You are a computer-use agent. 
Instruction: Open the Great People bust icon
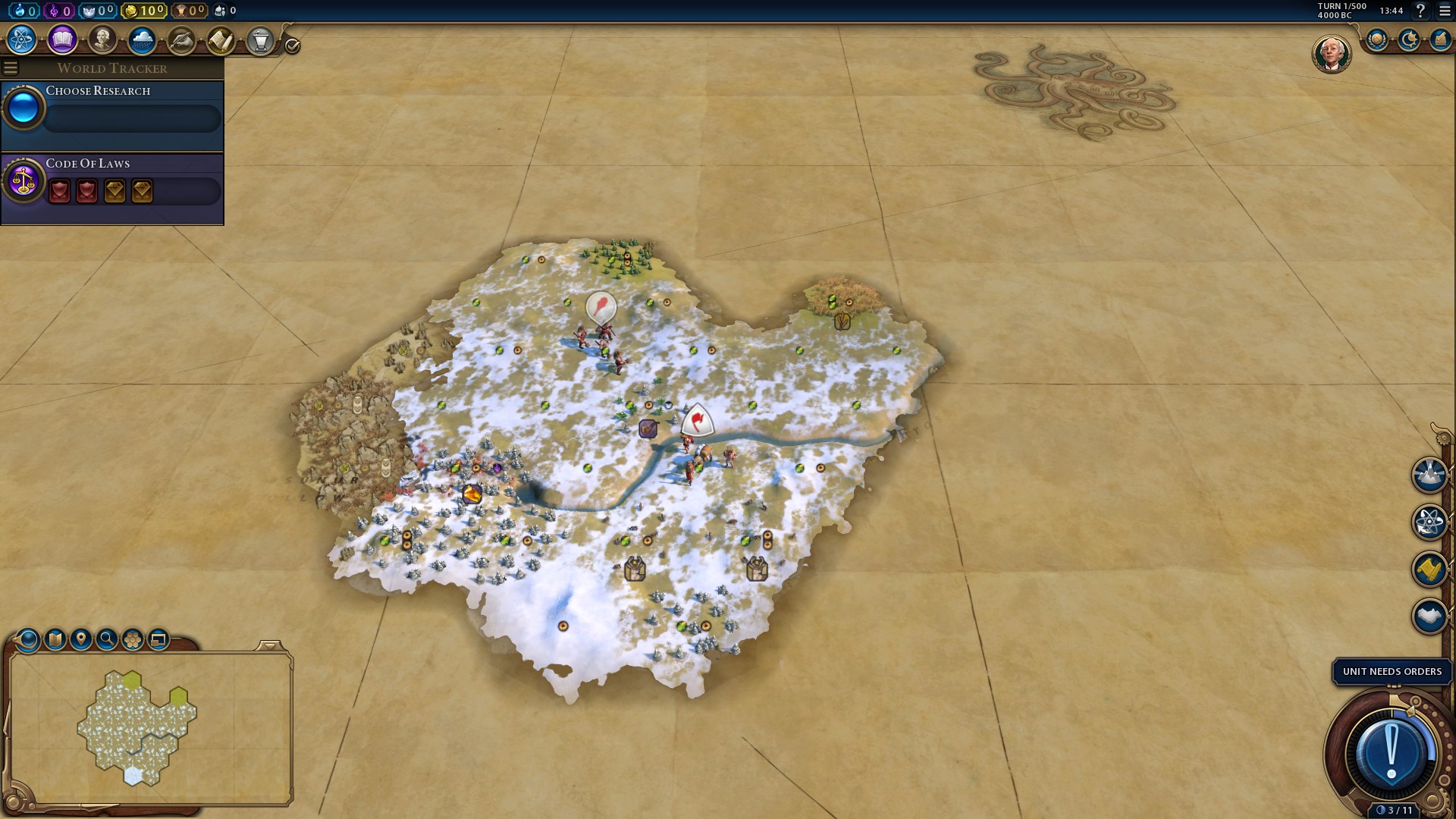(x=102, y=39)
